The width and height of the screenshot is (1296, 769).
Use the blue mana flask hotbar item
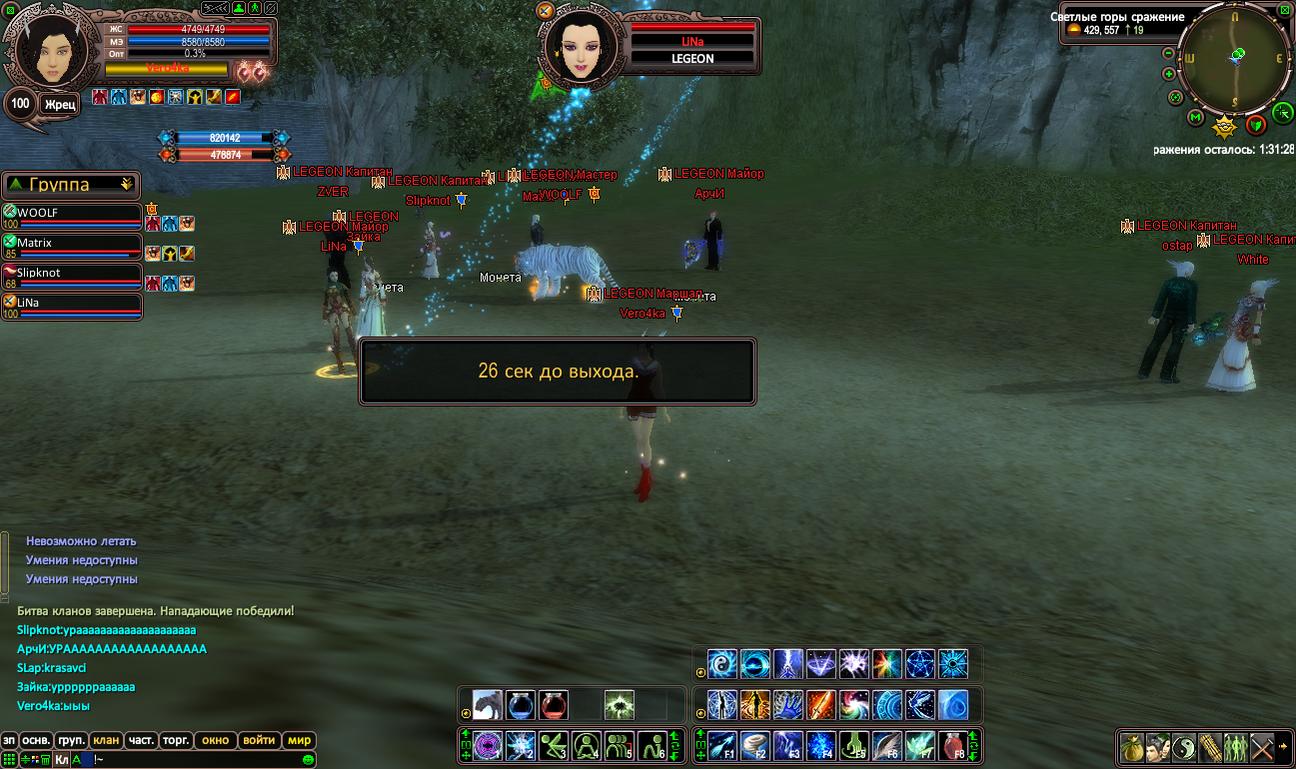pyautogui.click(x=520, y=705)
